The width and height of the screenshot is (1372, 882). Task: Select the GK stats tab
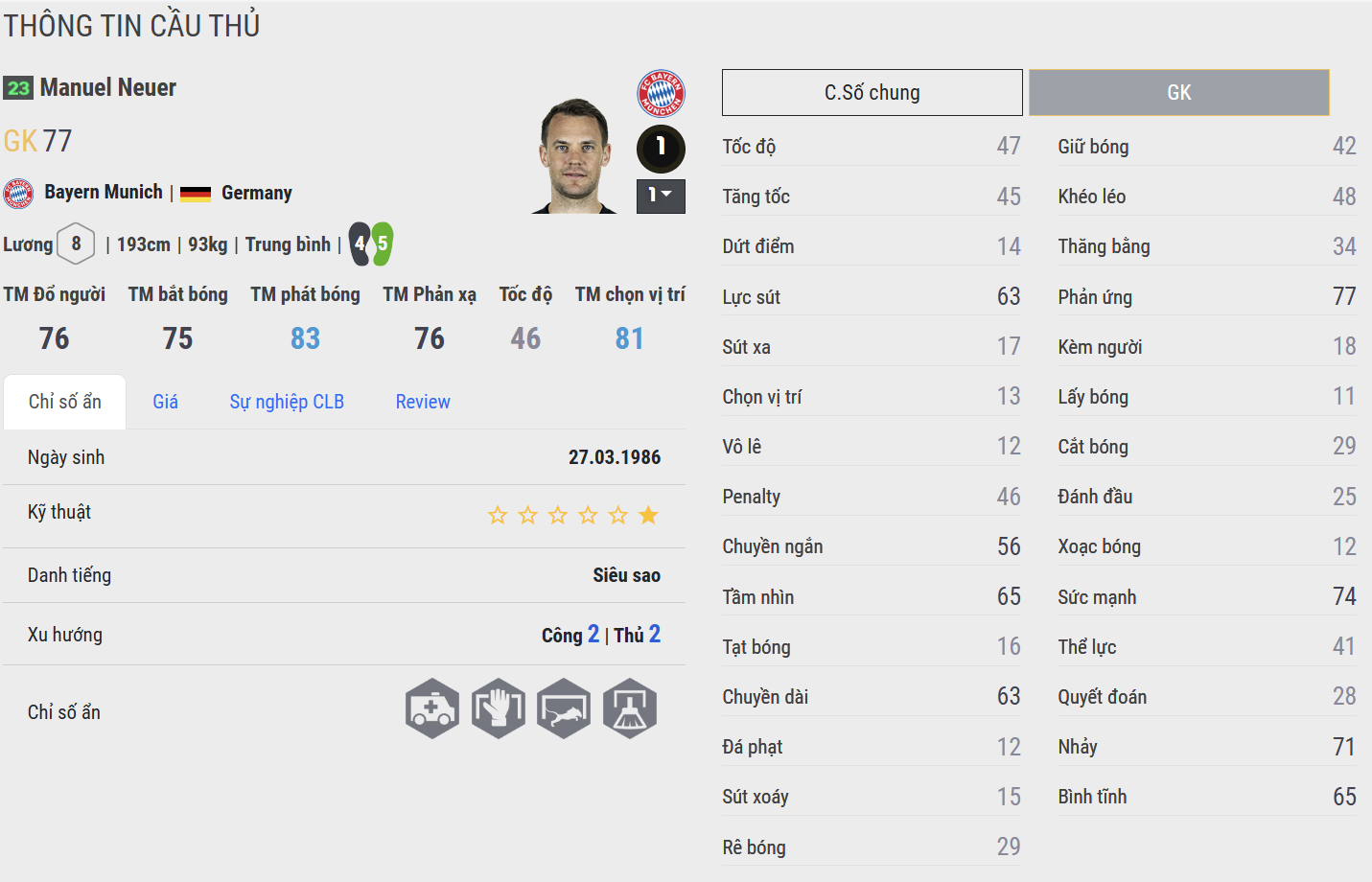click(x=1178, y=93)
